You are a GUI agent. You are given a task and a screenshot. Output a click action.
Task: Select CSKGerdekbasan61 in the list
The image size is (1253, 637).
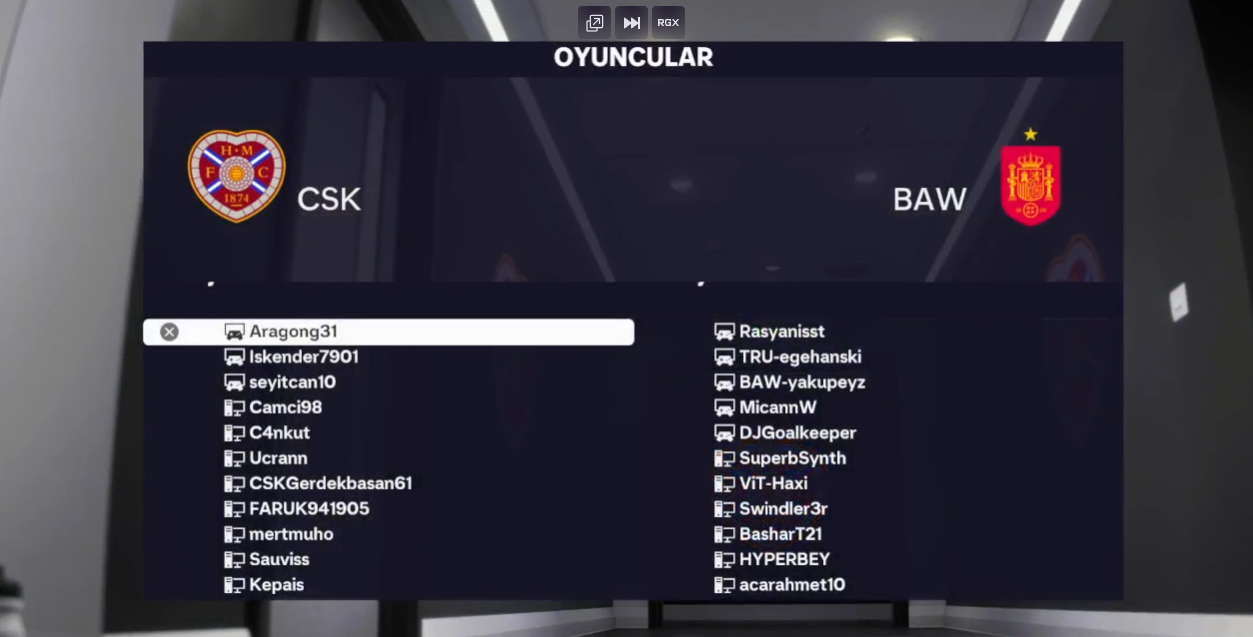coord(330,484)
